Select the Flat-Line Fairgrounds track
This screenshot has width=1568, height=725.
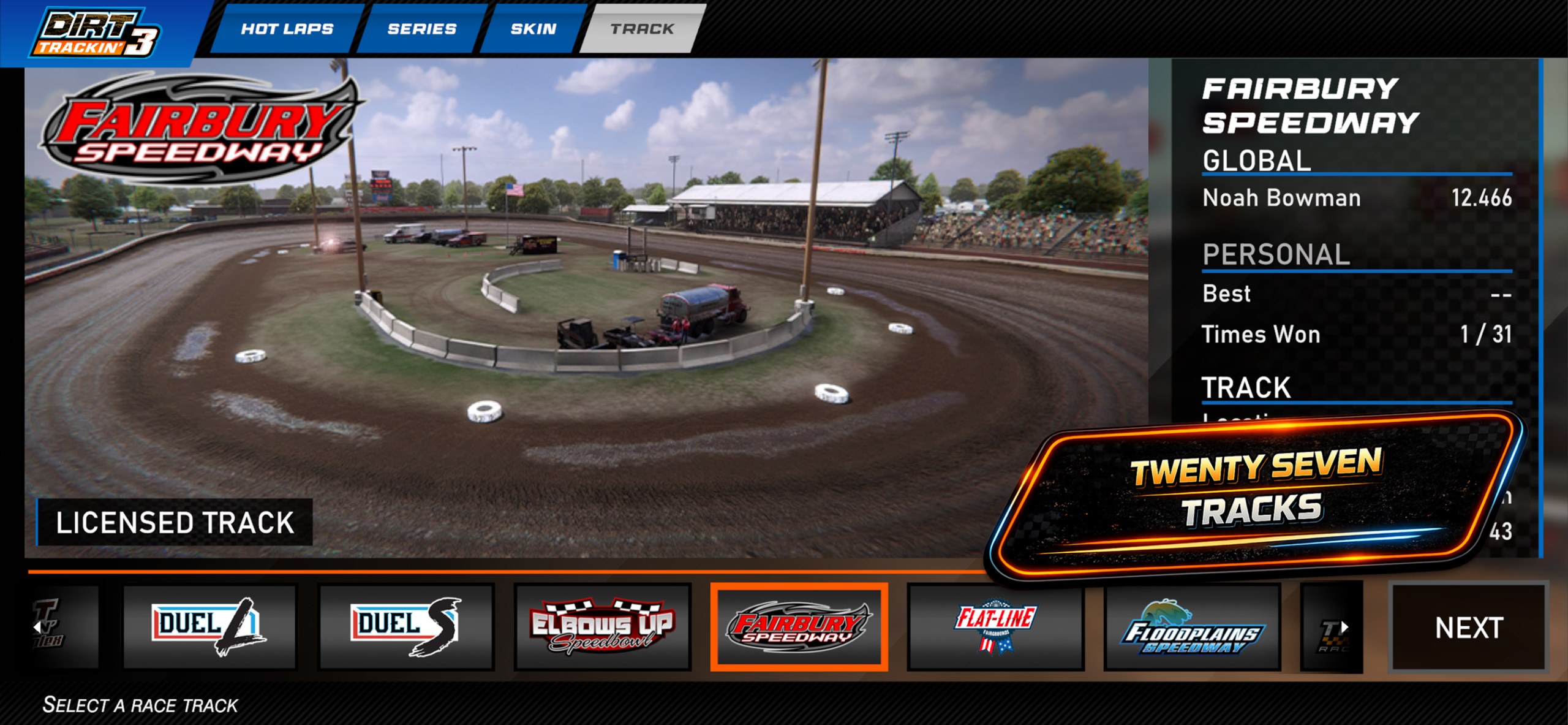(995, 626)
